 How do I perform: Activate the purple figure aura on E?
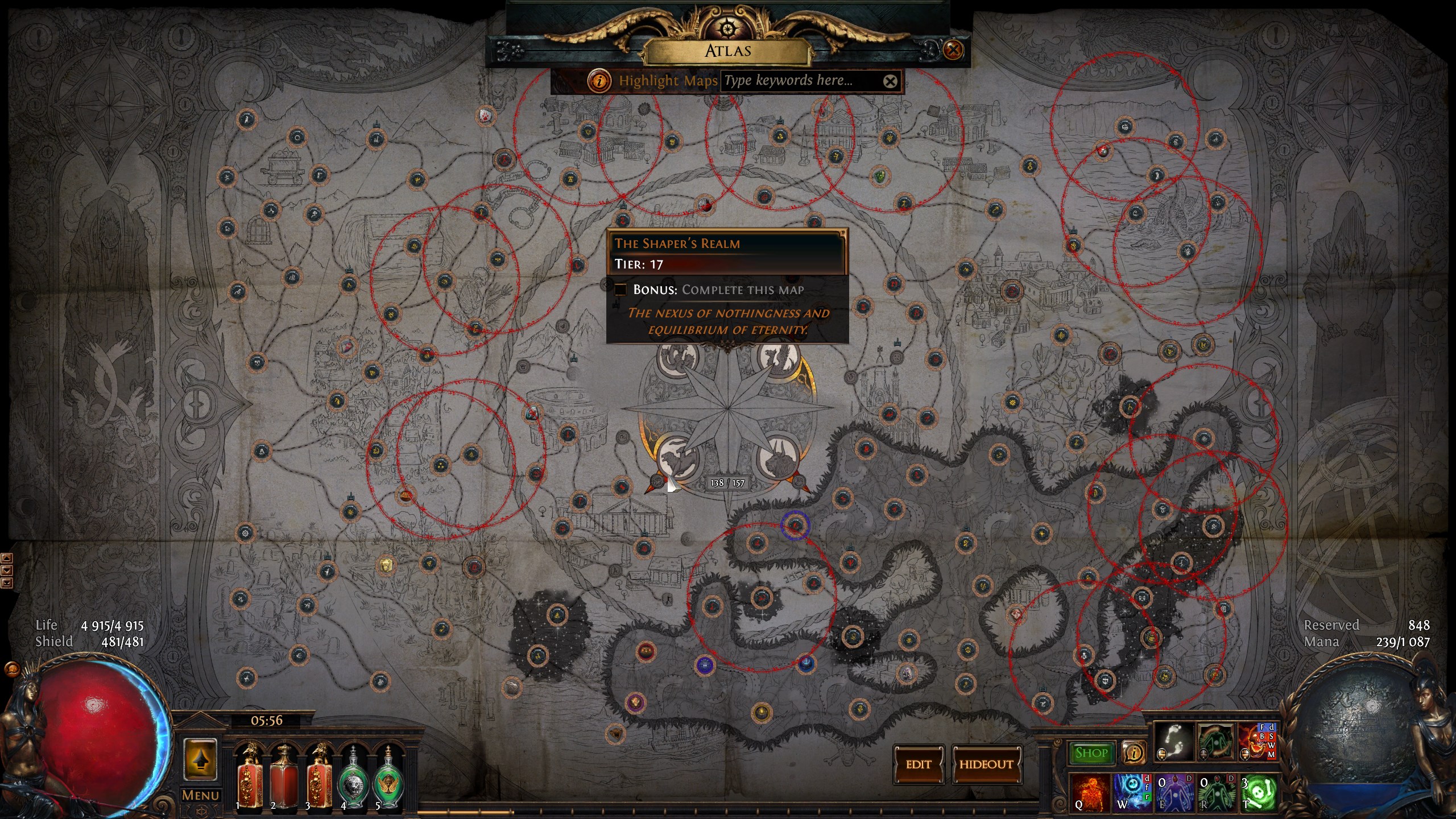tap(1174, 793)
